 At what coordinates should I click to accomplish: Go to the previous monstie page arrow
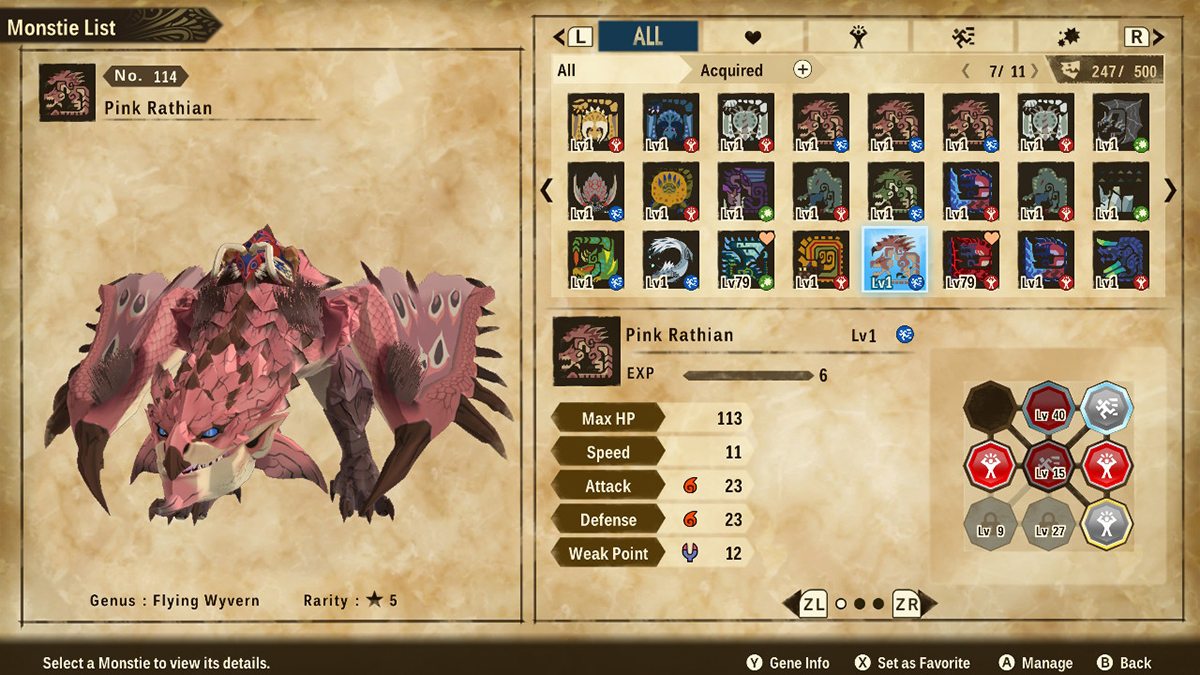click(546, 190)
